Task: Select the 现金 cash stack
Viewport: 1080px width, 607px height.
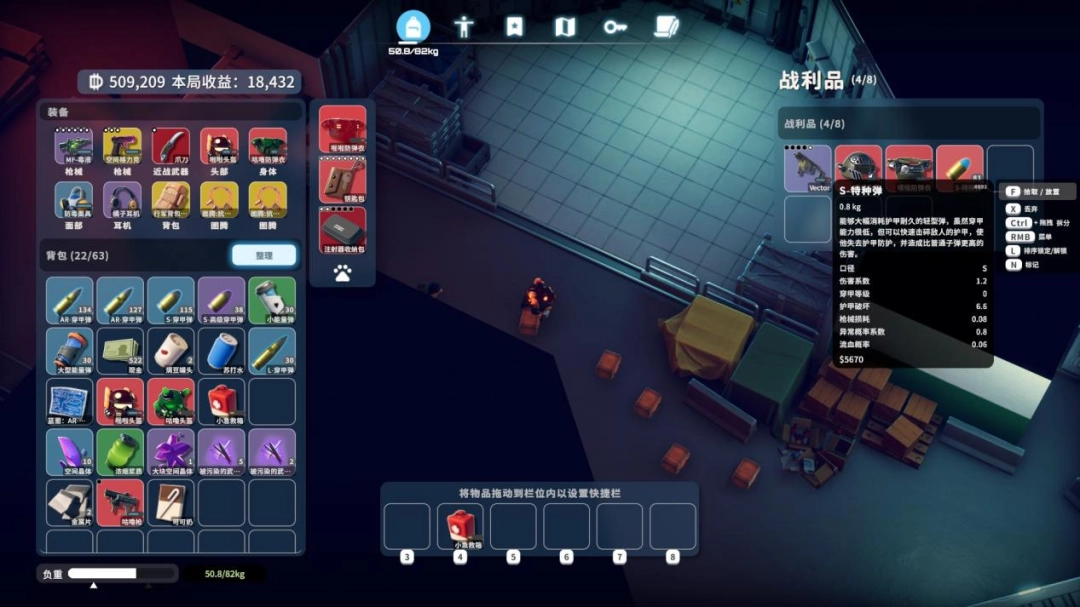Action: pyautogui.click(x=122, y=350)
